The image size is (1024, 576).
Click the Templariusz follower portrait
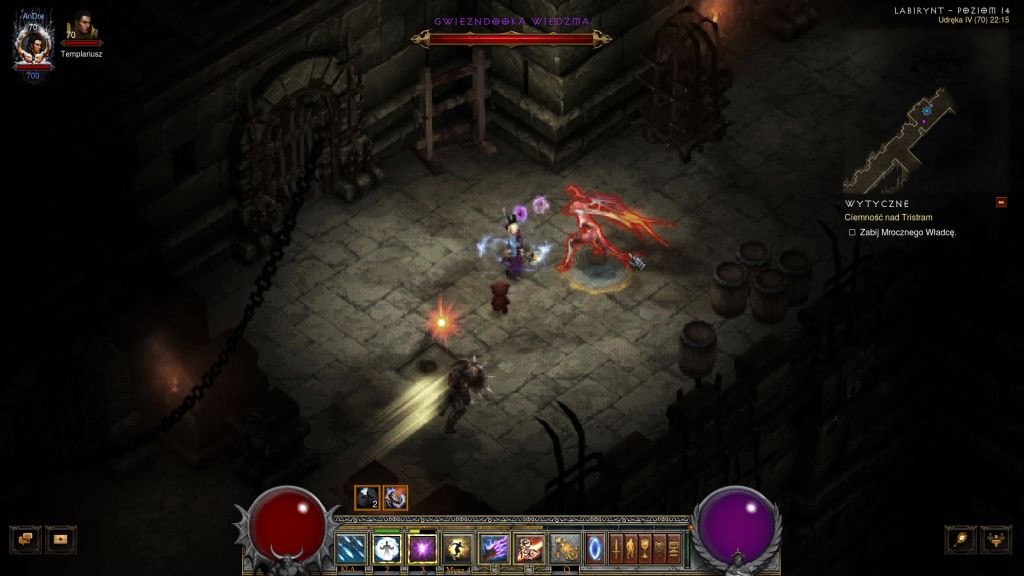point(81,30)
